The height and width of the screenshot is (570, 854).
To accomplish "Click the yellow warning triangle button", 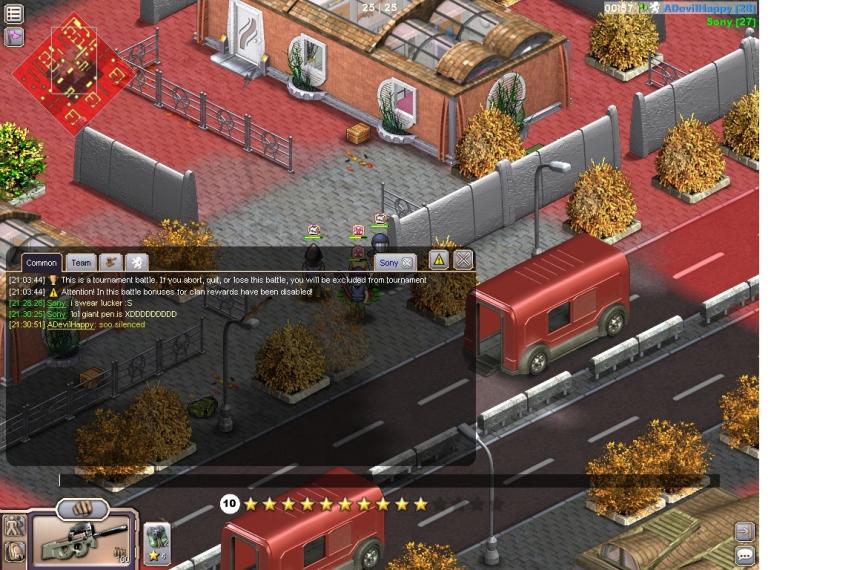I will tap(439, 260).
